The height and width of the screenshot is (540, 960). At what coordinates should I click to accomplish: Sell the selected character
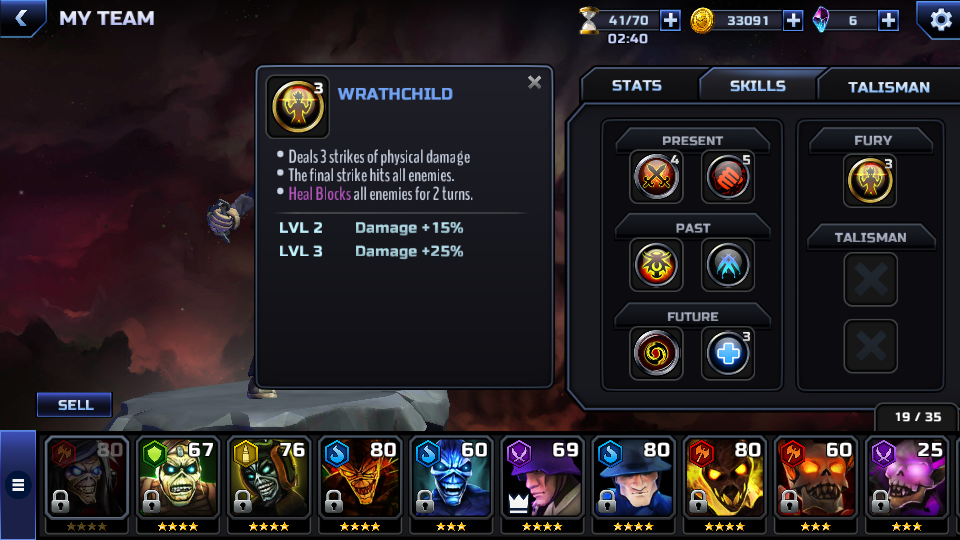pos(75,405)
